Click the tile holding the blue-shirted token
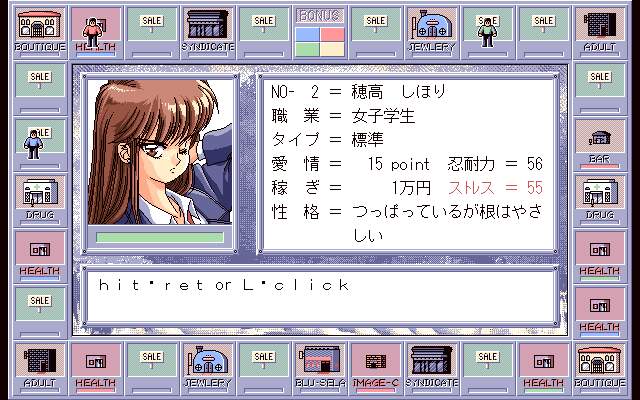Screen dimensions: 640x400 (x=39, y=143)
